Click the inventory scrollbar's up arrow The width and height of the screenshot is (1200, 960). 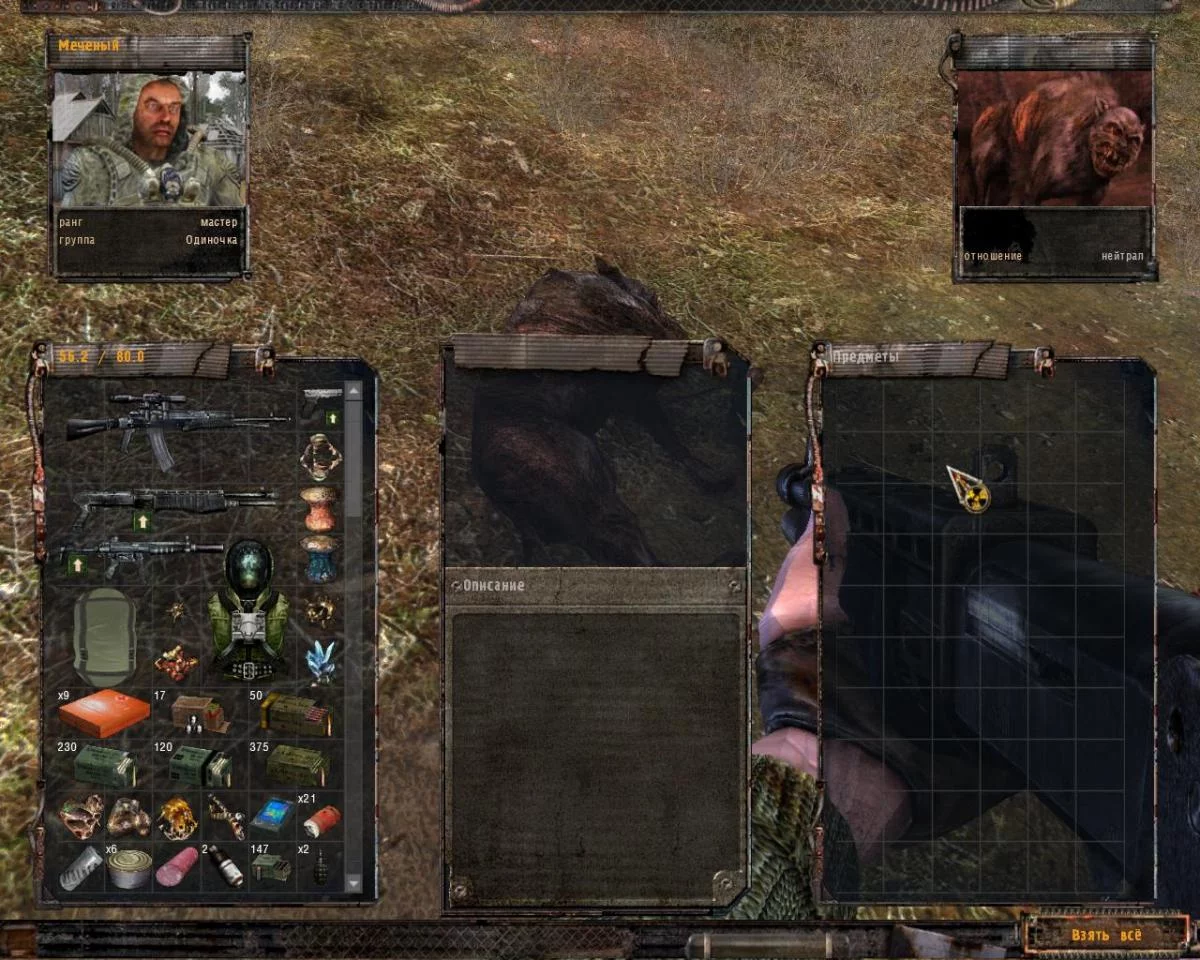[x=353, y=391]
